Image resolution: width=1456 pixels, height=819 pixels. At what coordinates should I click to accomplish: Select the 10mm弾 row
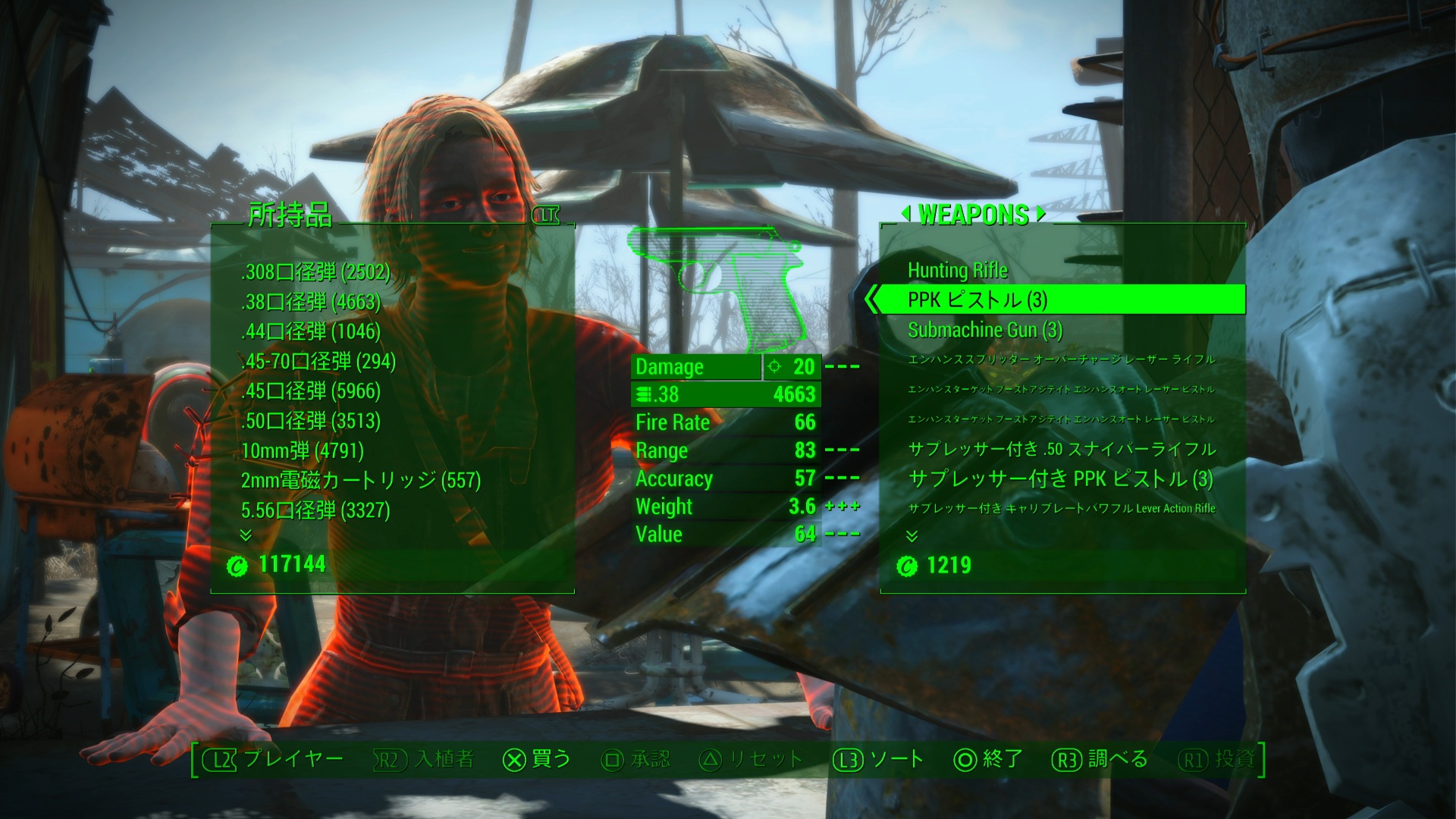303,451
